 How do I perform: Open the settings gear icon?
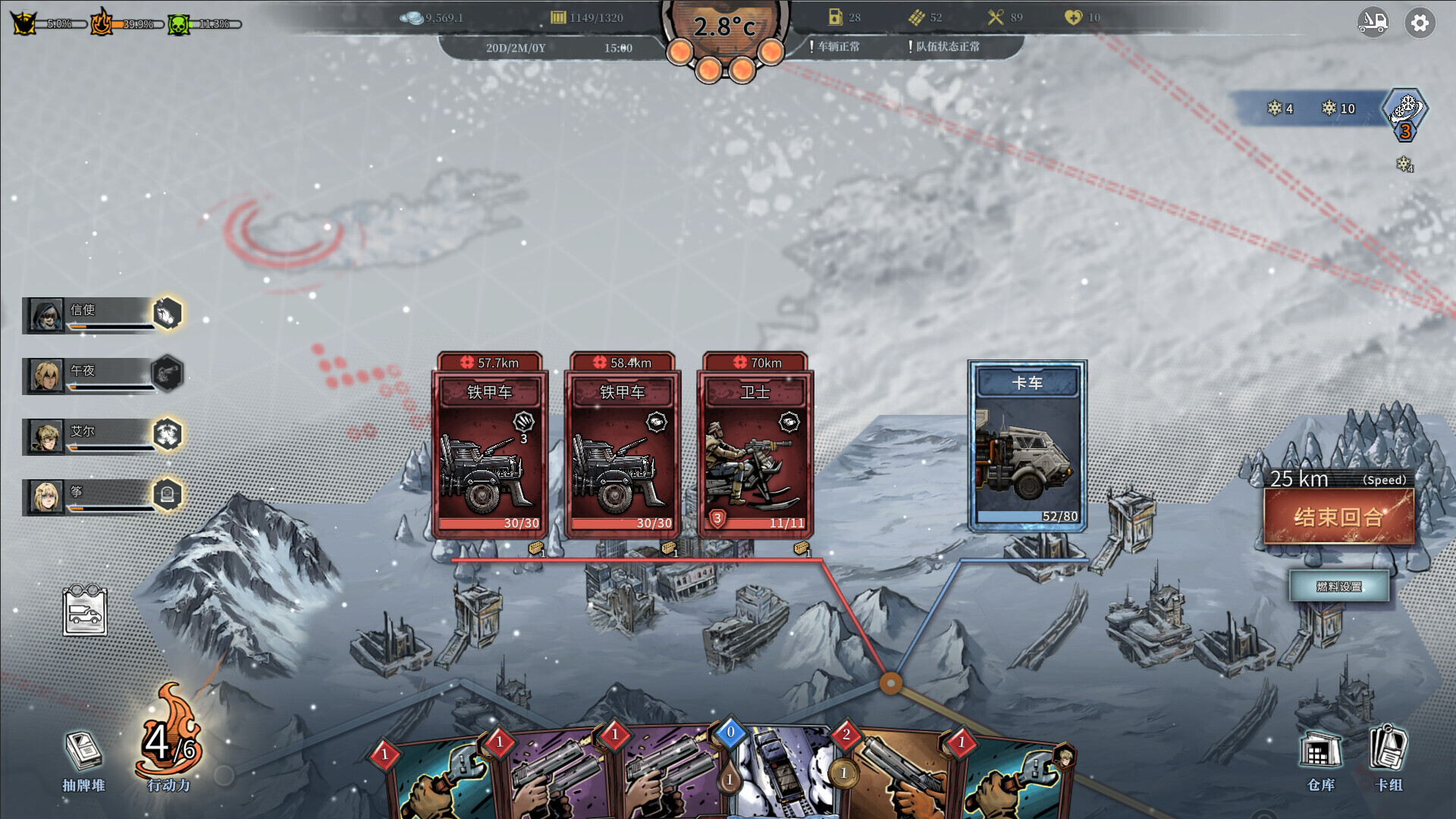(x=1420, y=23)
